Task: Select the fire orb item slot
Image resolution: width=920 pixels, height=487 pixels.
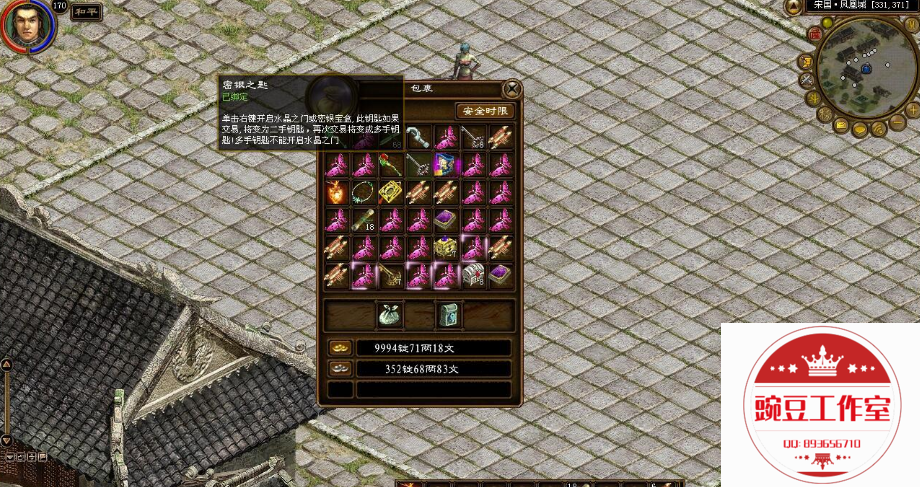Action: click(337, 191)
